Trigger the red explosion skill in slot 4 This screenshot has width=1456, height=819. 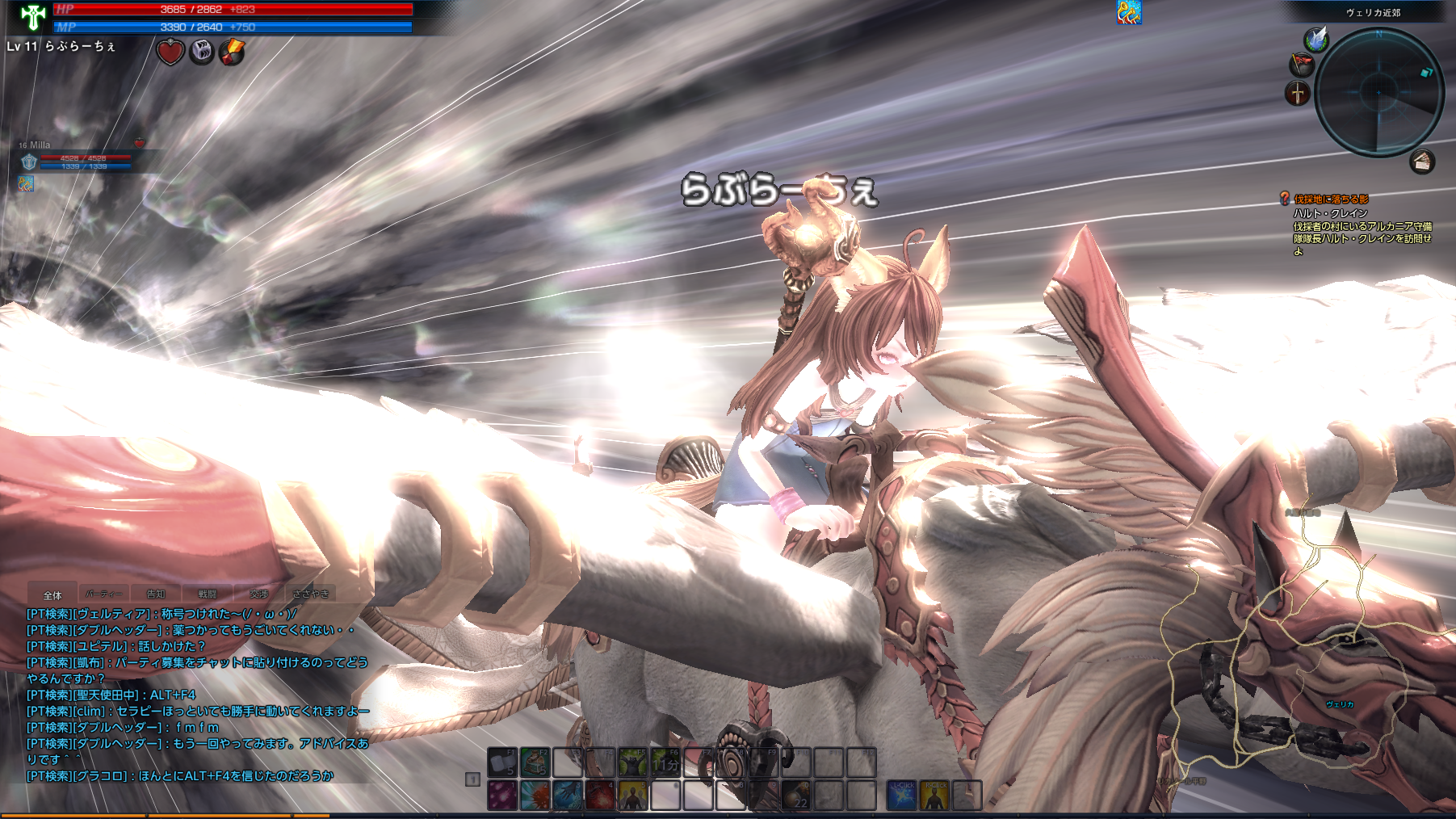(x=600, y=796)
